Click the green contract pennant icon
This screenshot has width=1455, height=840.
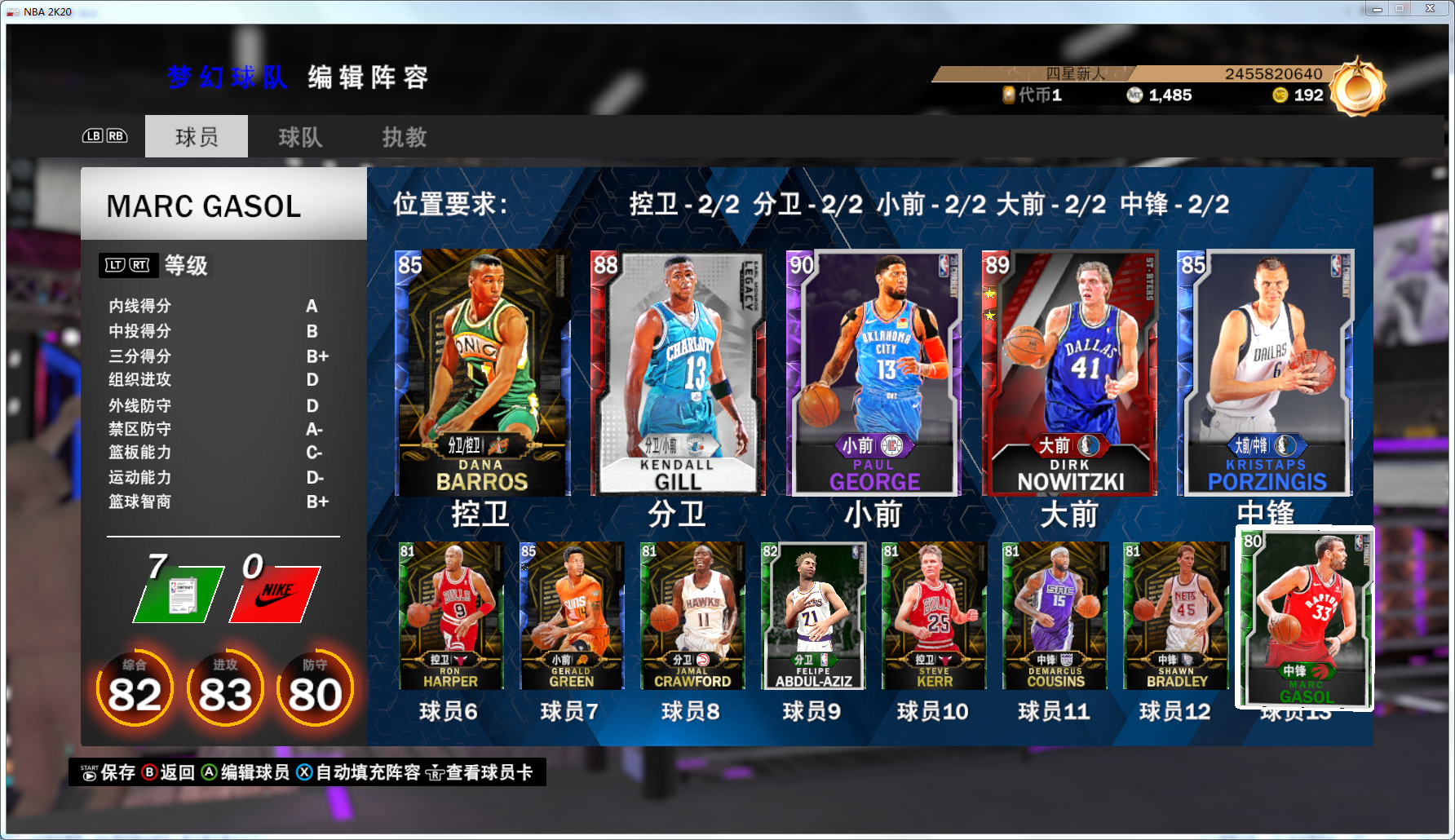[x=174, y=593]
